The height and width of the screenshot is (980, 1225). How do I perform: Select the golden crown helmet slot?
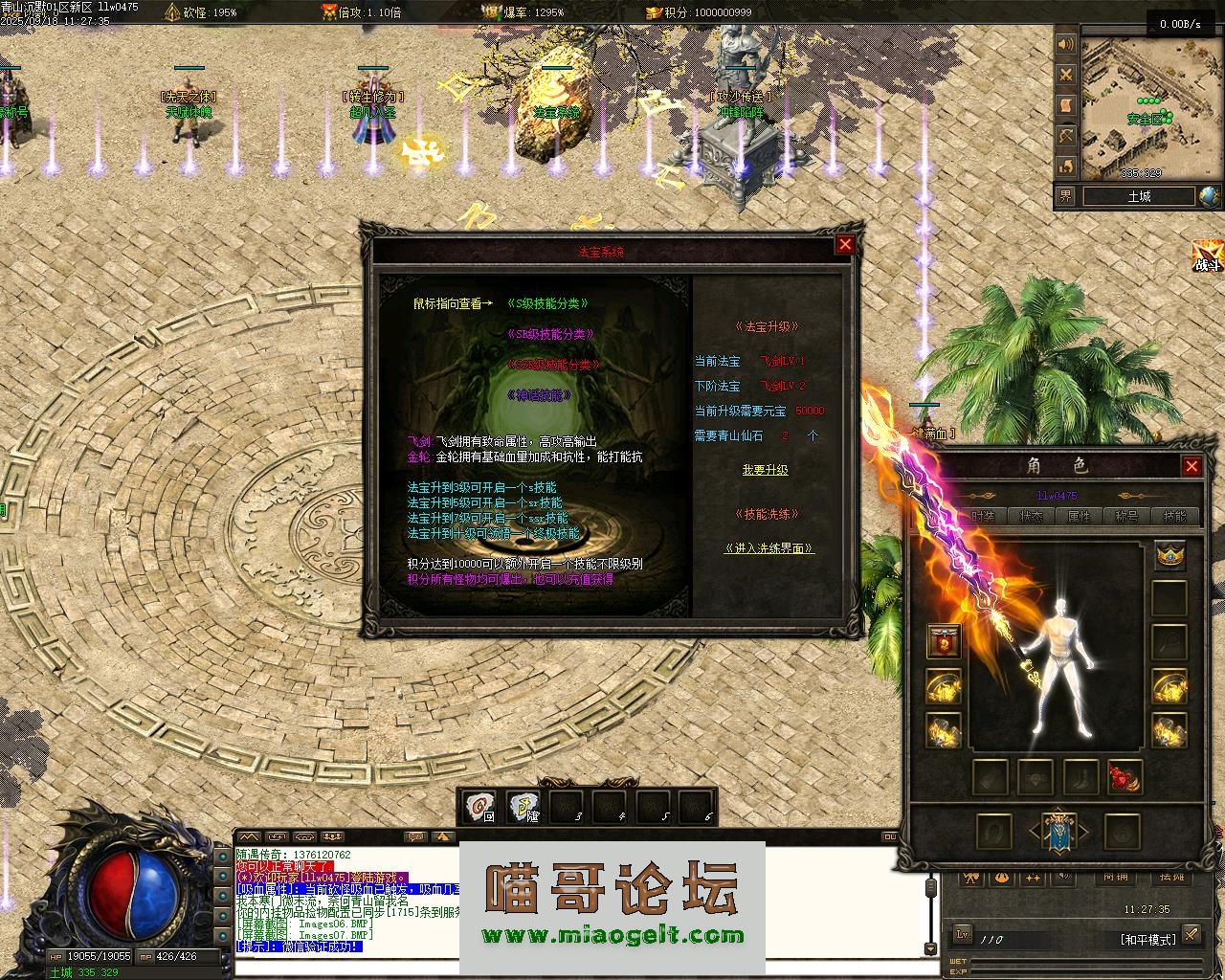tap(1169, 554)
